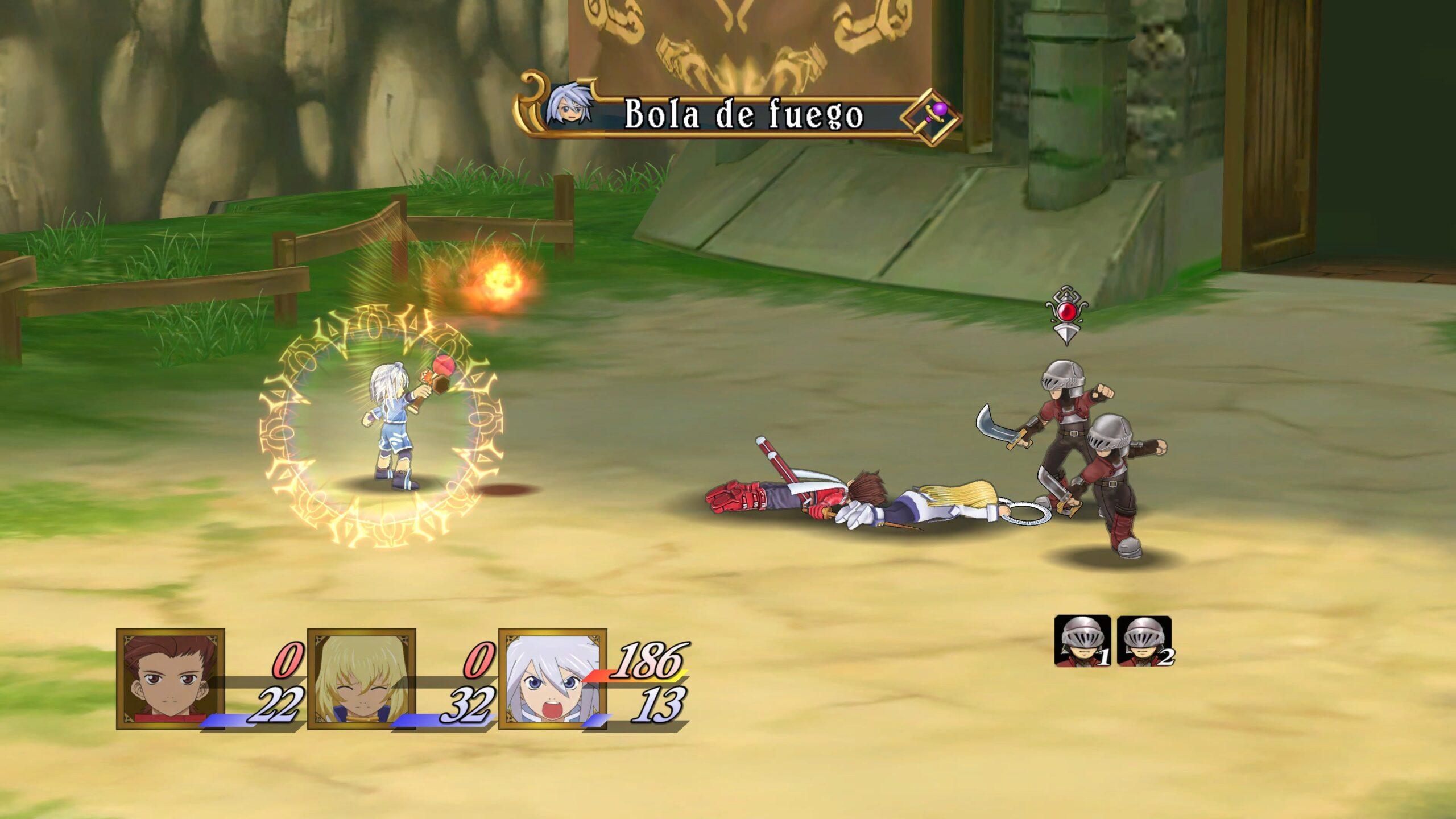Target the enemy icon numbered 2
1456x819 pixels.
(1144, 640)
